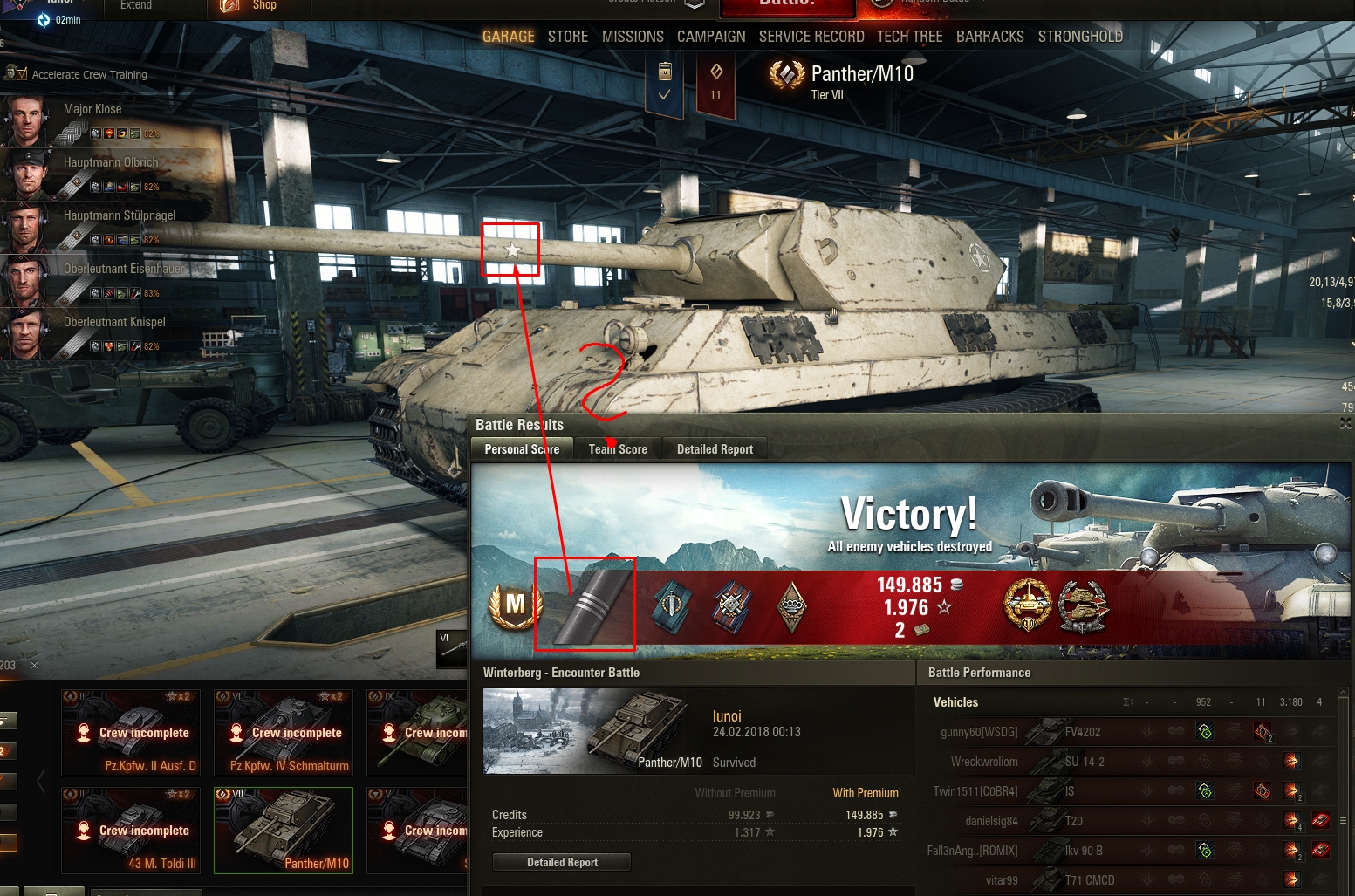The width and height of the screenshot is (1355, 896).
Task: Enter the Barracks
Action: click(x=989, y=37)
